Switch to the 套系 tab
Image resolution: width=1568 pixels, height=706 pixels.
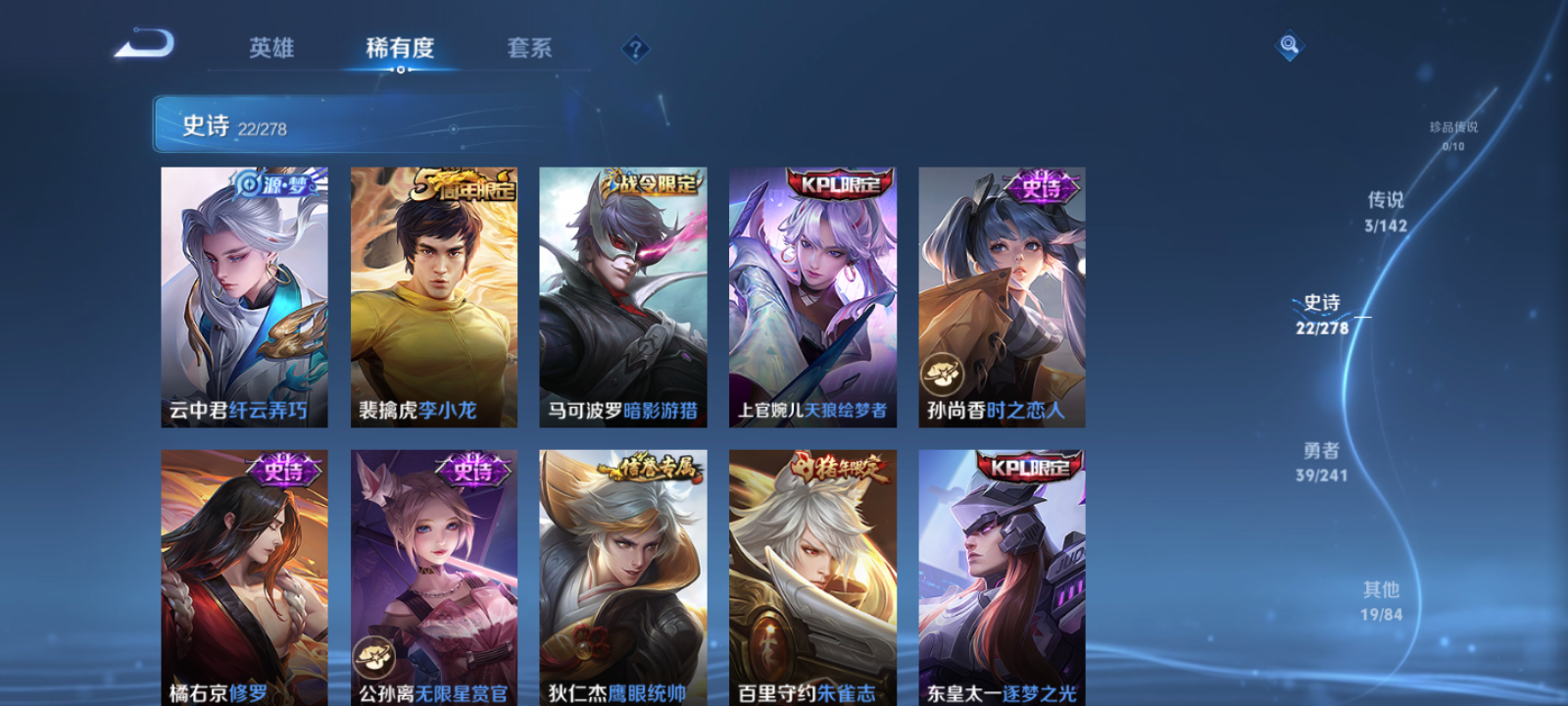coord(531,48)
